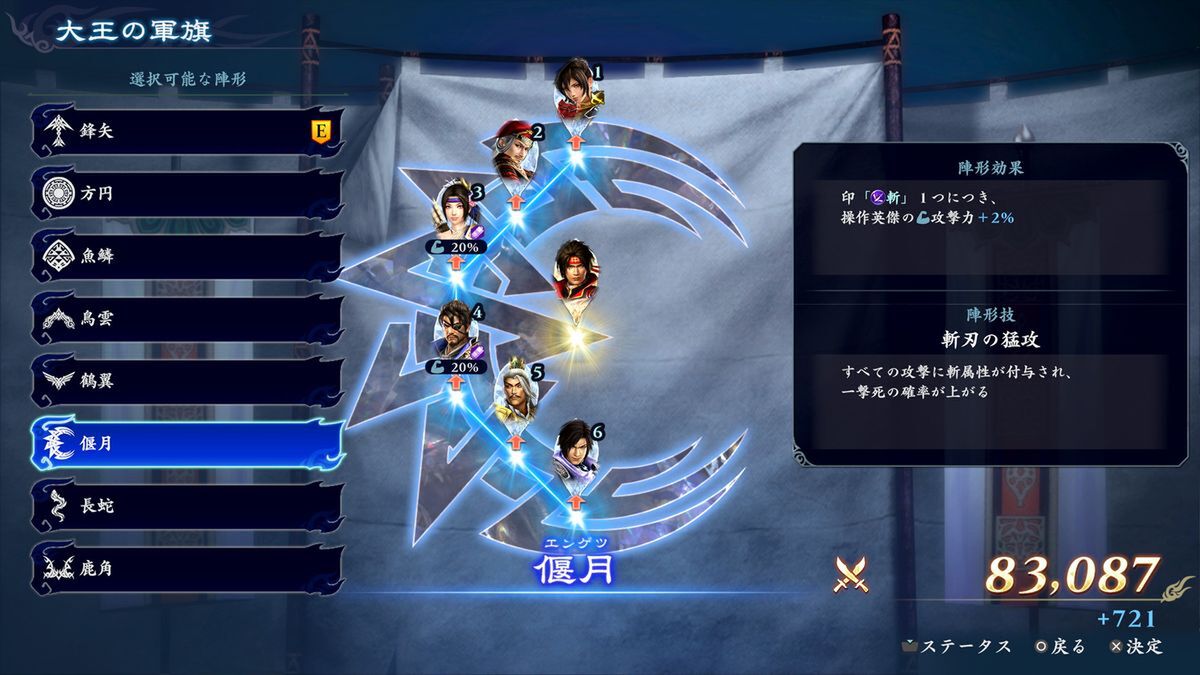The height and width of the screenshot is (675, 1200).
Task: Open the ステータス status view
Action: pos(957,646)
